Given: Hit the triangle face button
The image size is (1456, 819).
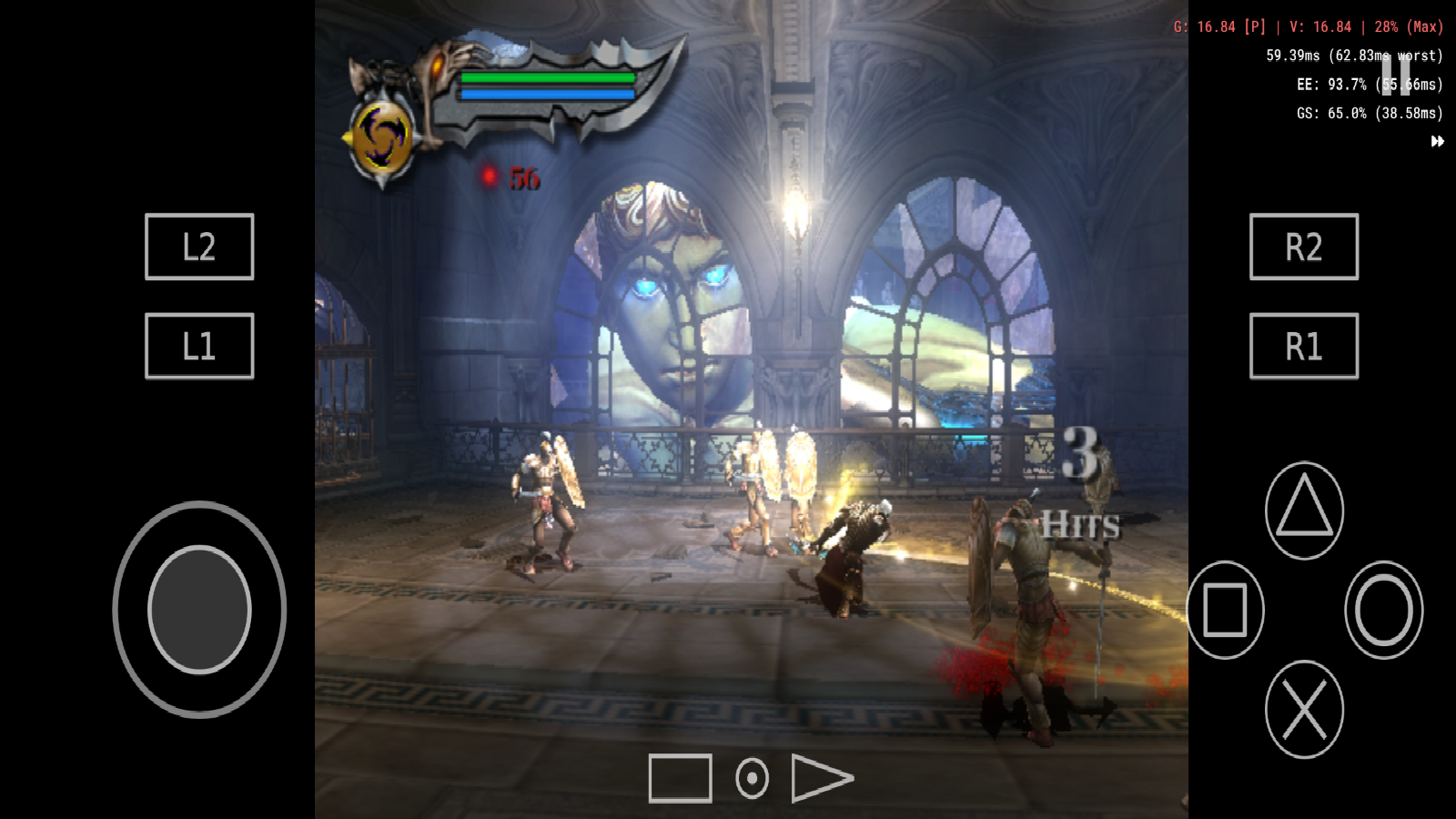Looking at the screenshot, I should click(1304, 510).
